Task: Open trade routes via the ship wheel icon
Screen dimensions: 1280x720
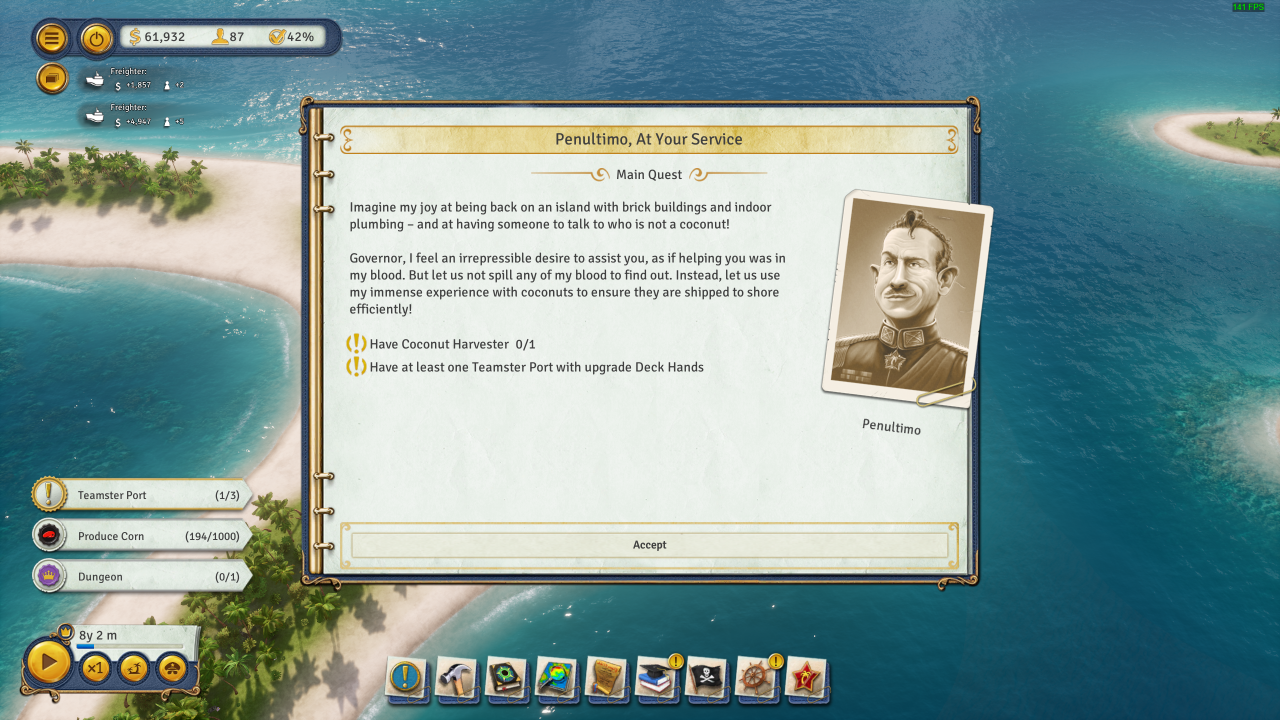Action: [757, 680]
